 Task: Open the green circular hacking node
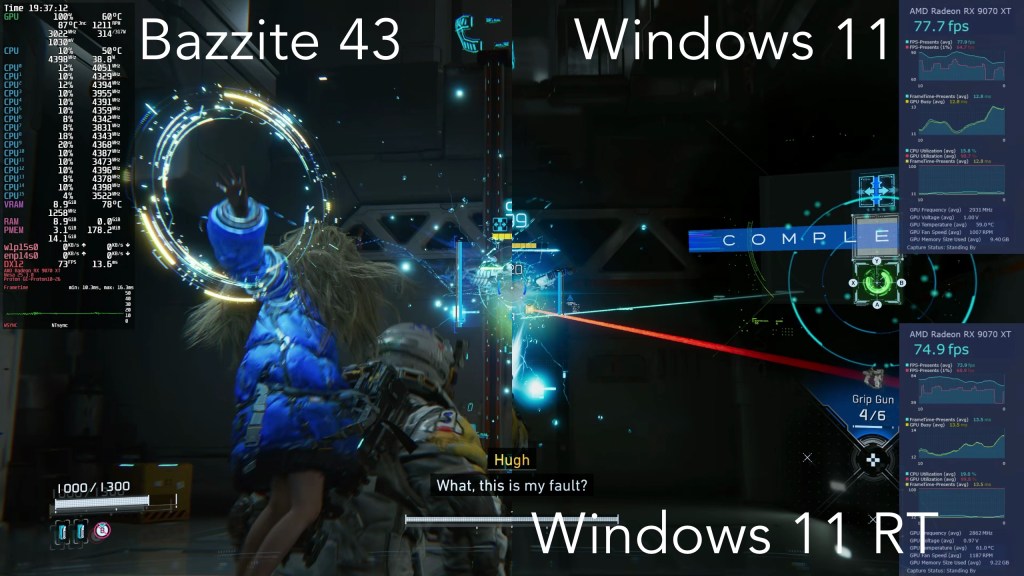[875, 283]
